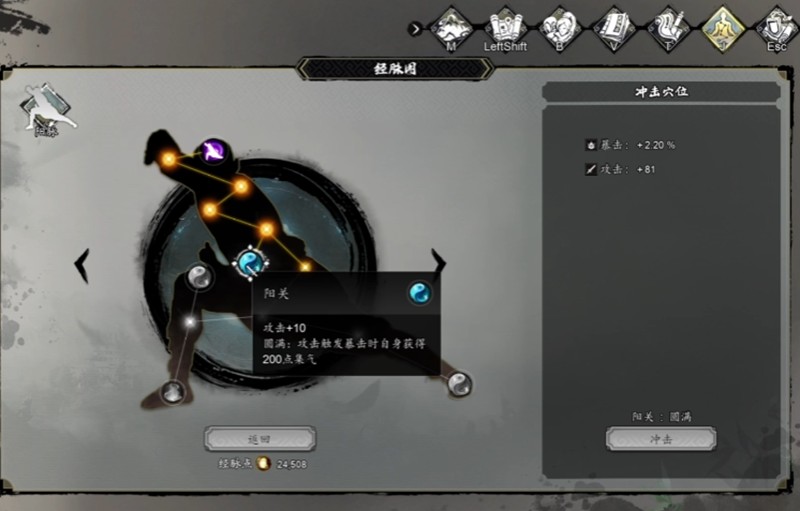Open the map from the mountain icon
Viewport: 800px width, 511px height.
pos(451,27)
